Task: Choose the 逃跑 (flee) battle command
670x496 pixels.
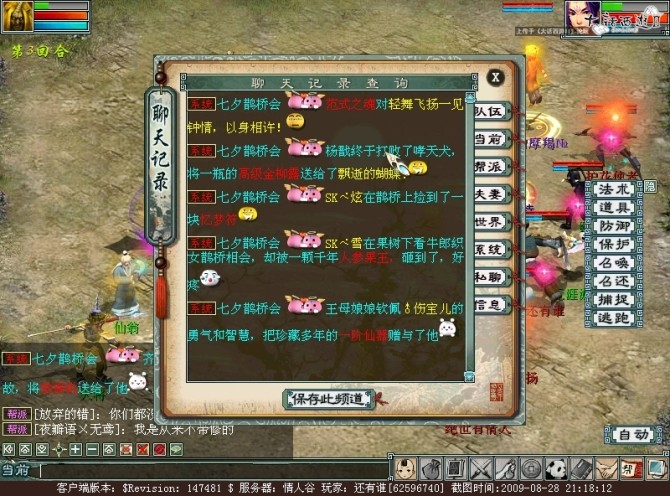Action: [x=613, y=318]
